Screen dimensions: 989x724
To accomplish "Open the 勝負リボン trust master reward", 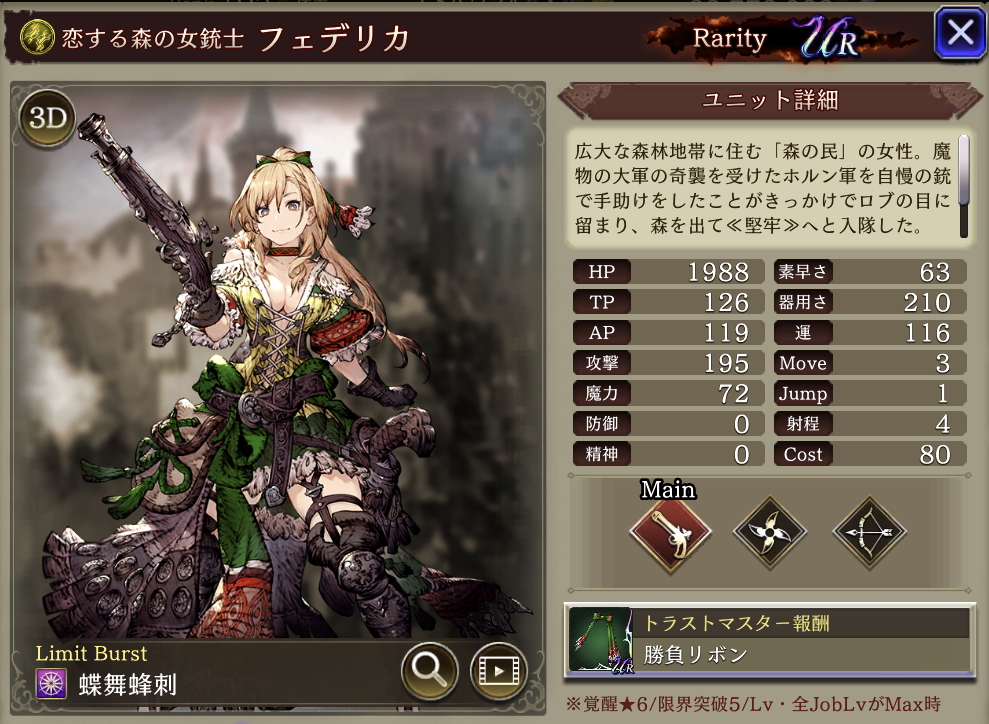I will click(x=769, y=638).
